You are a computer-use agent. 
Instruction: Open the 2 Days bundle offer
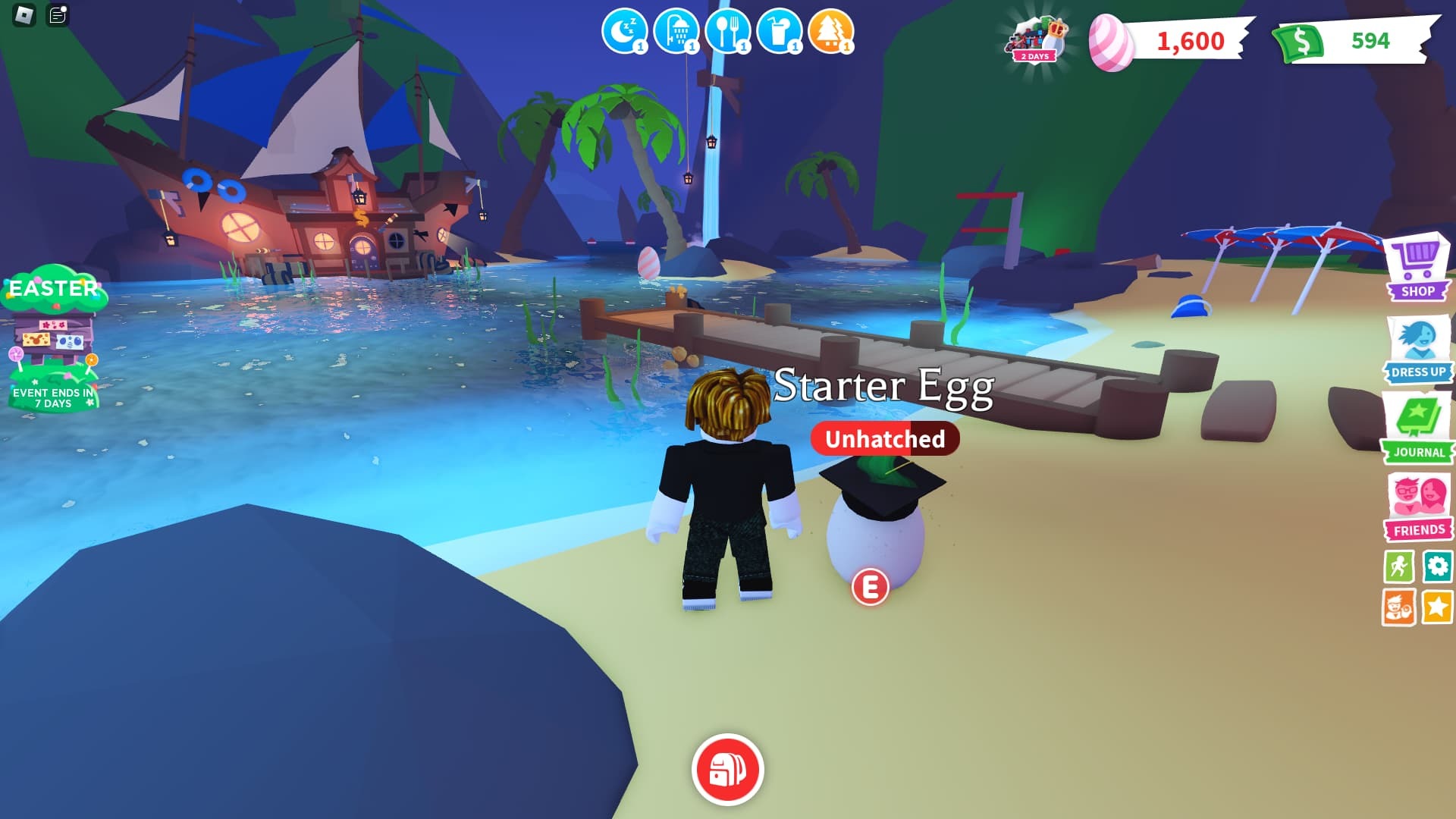(1036, 39)
